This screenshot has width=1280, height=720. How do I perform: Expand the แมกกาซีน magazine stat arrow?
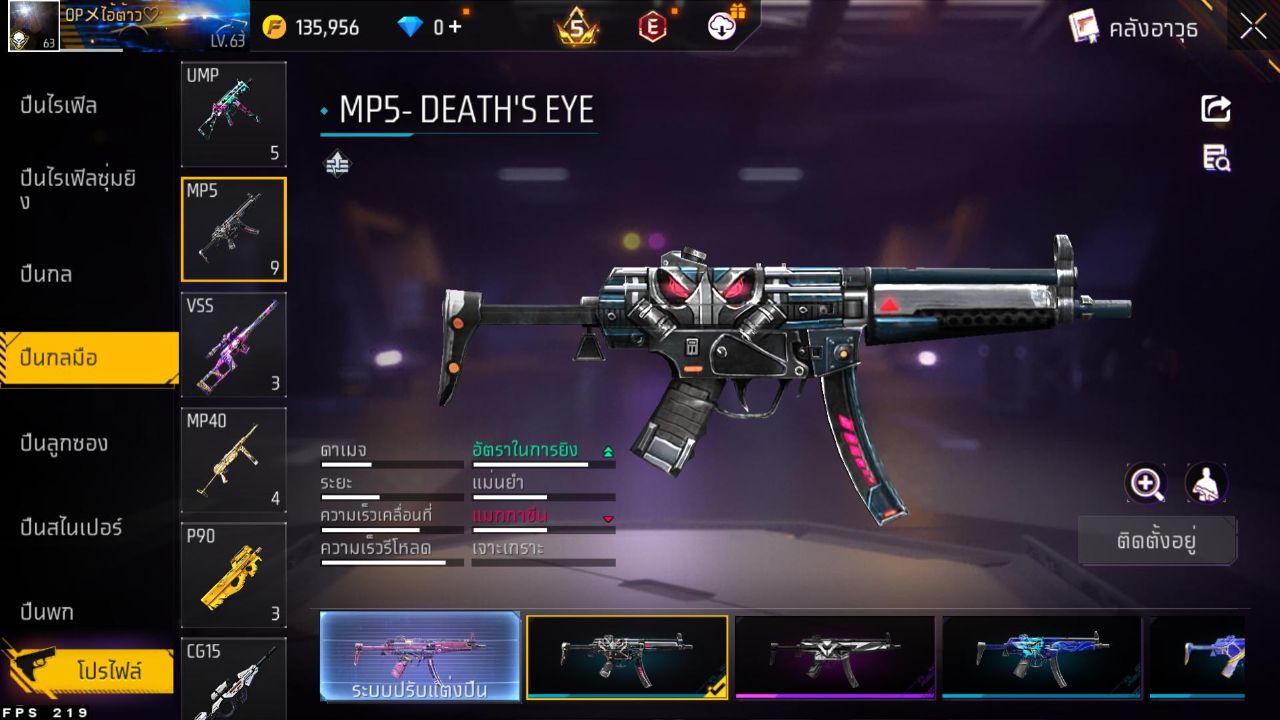pos(609,519)
